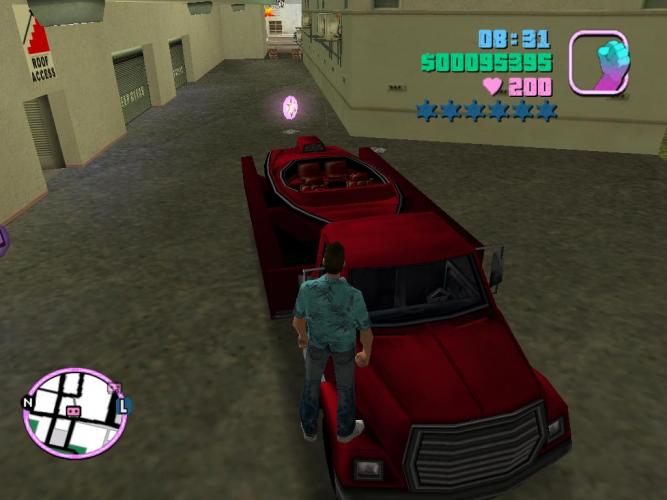The height and width of the screenshot is (500, 667).
Task: Select the pink cassette marker at the radar's center
Action: 73,411
